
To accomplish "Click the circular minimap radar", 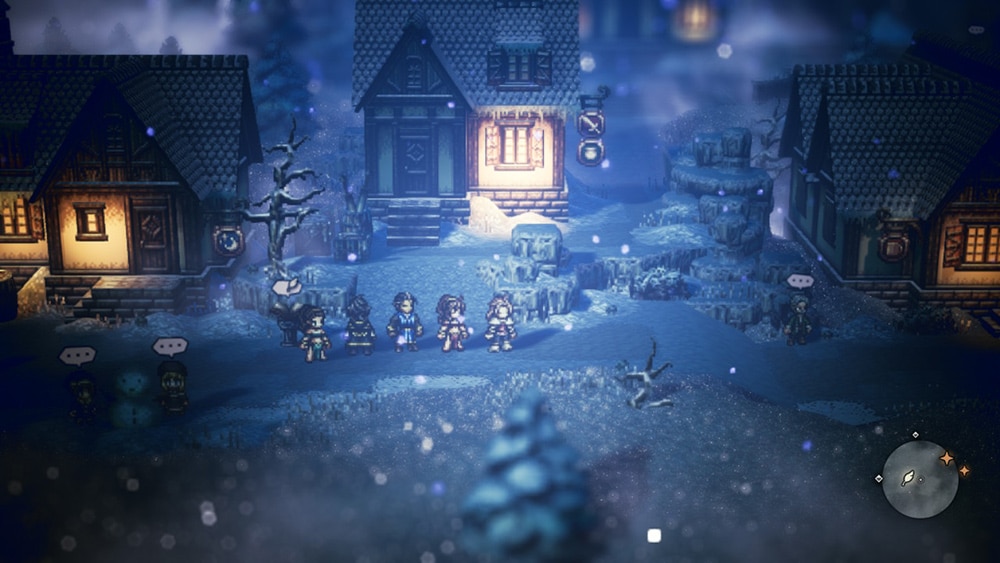I will (x=920, y=479).
